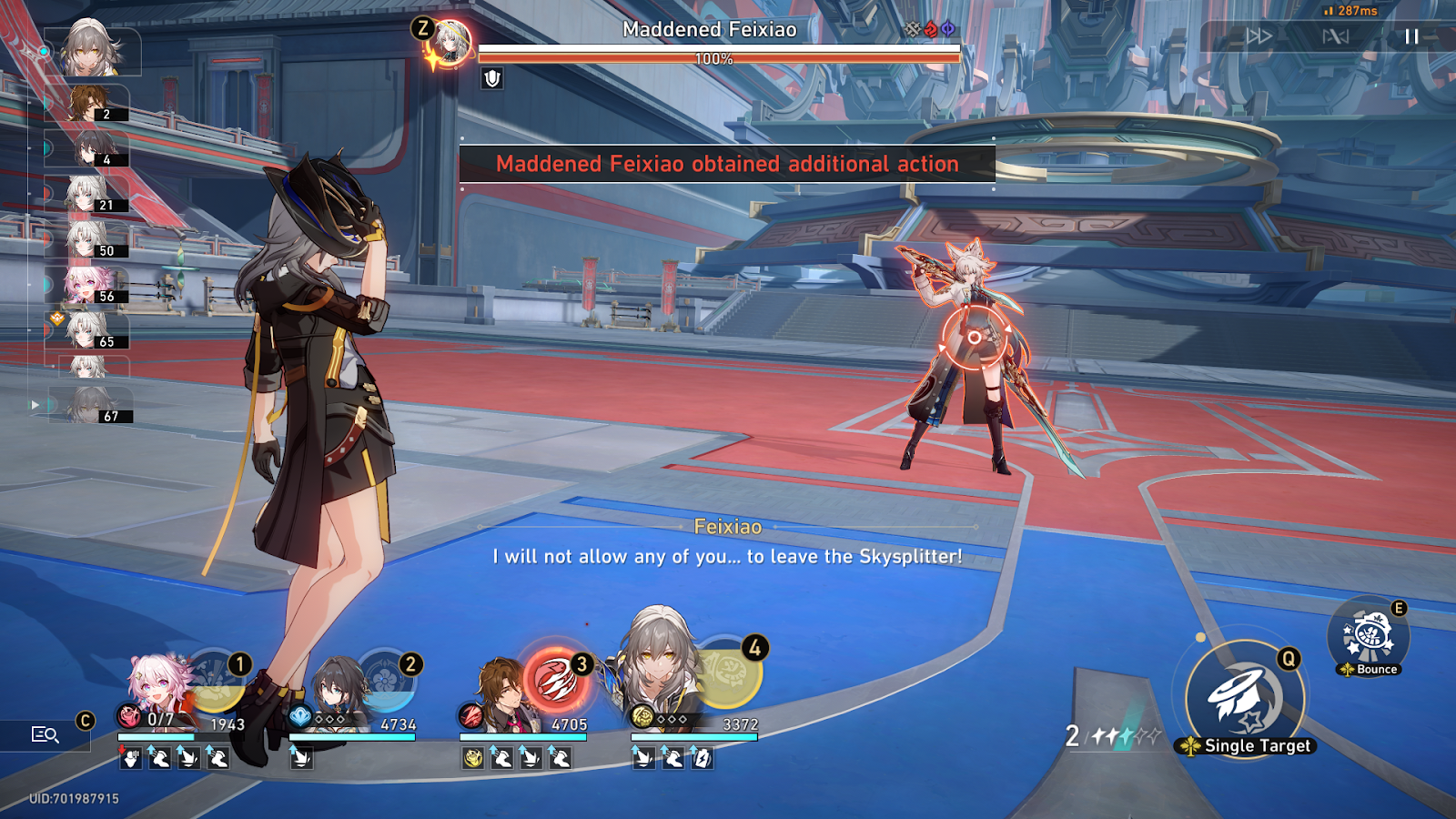The width and height of the screenshot is (1456, 819).
Task: Toggle auto-battle mode
Action: point(1335,36)
